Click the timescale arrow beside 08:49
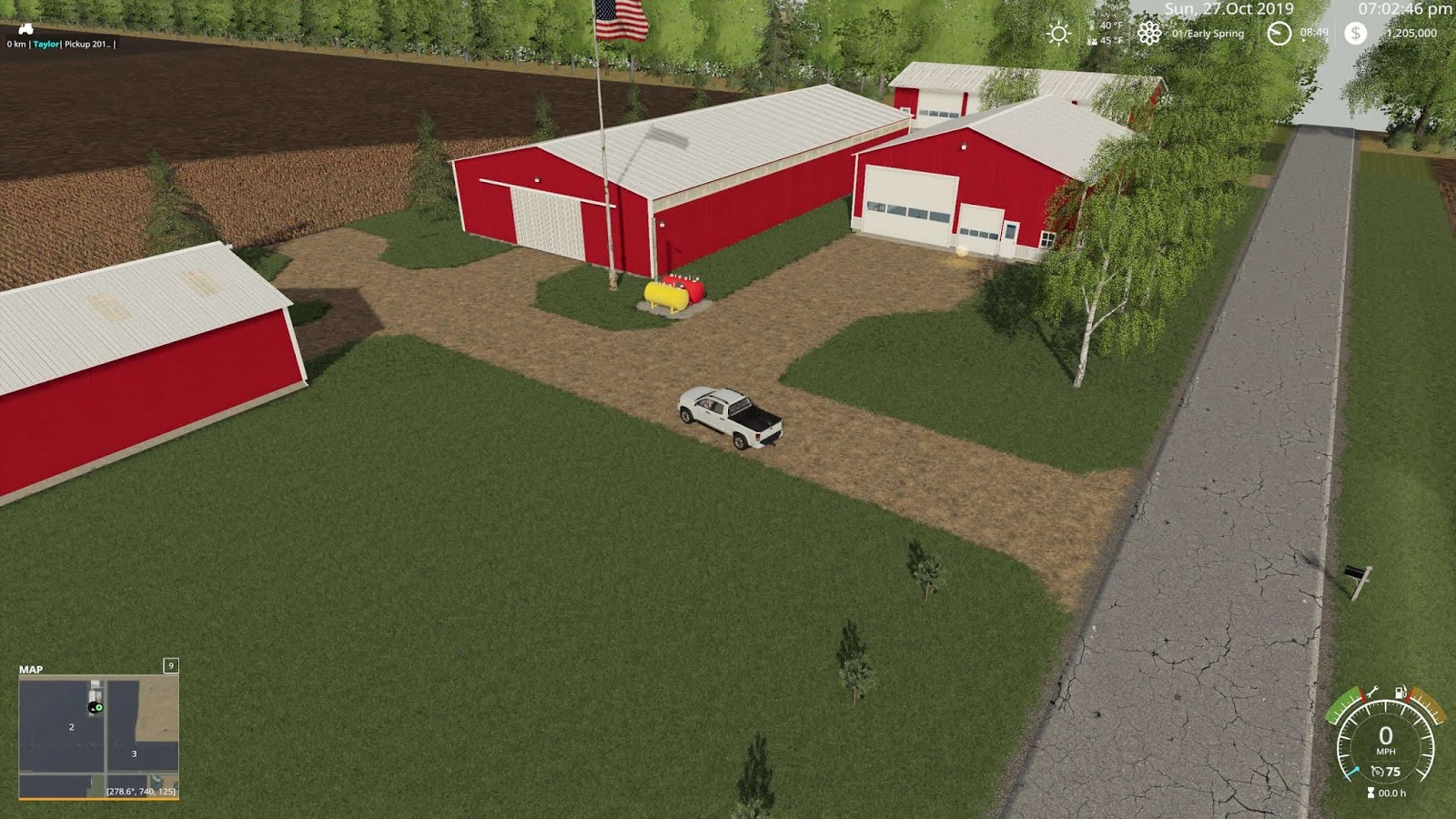The width and height of the screenshot is (1456, 819). pos(1303,40)
